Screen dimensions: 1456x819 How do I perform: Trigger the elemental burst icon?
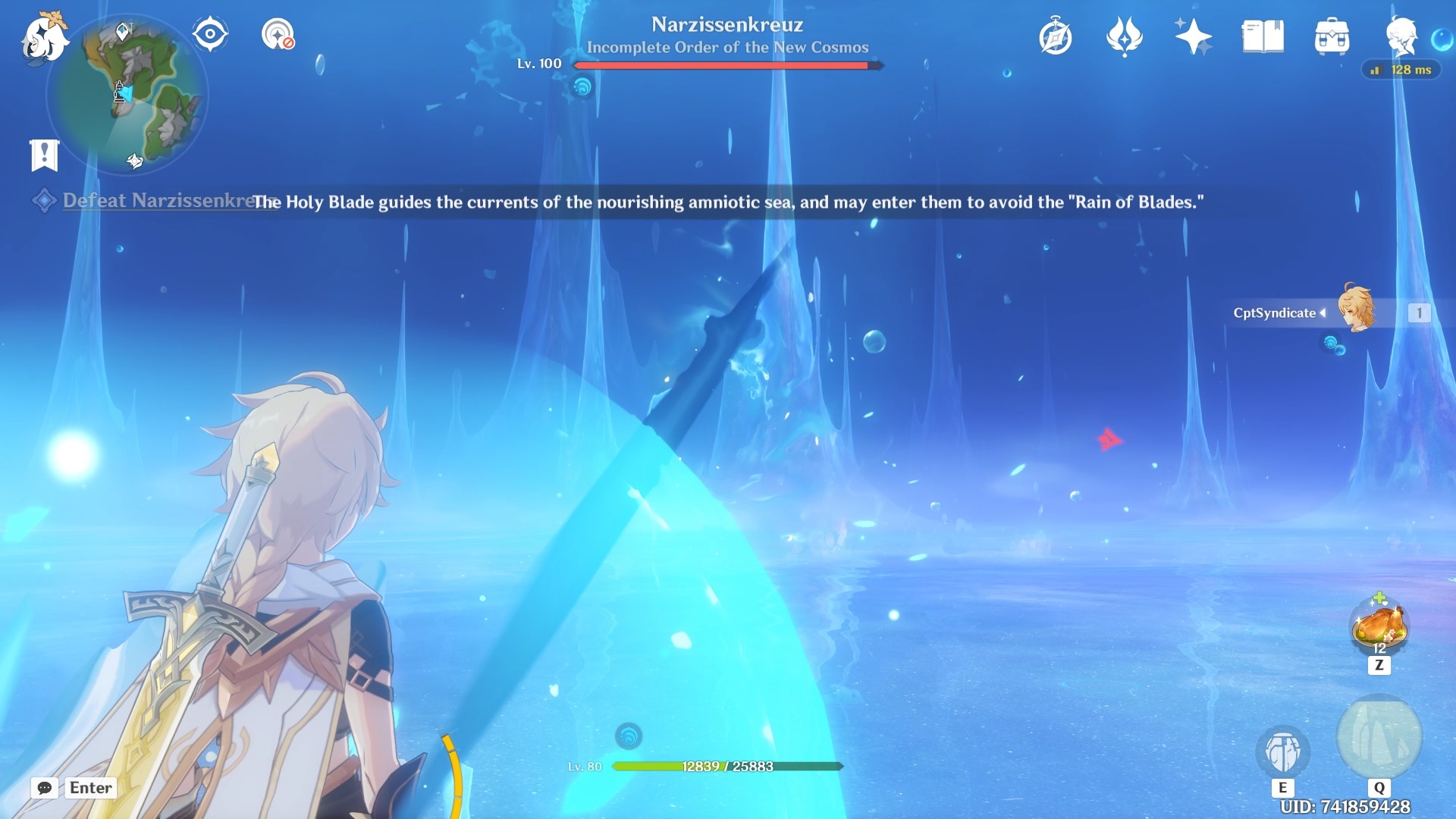(x=1379, y=737)
